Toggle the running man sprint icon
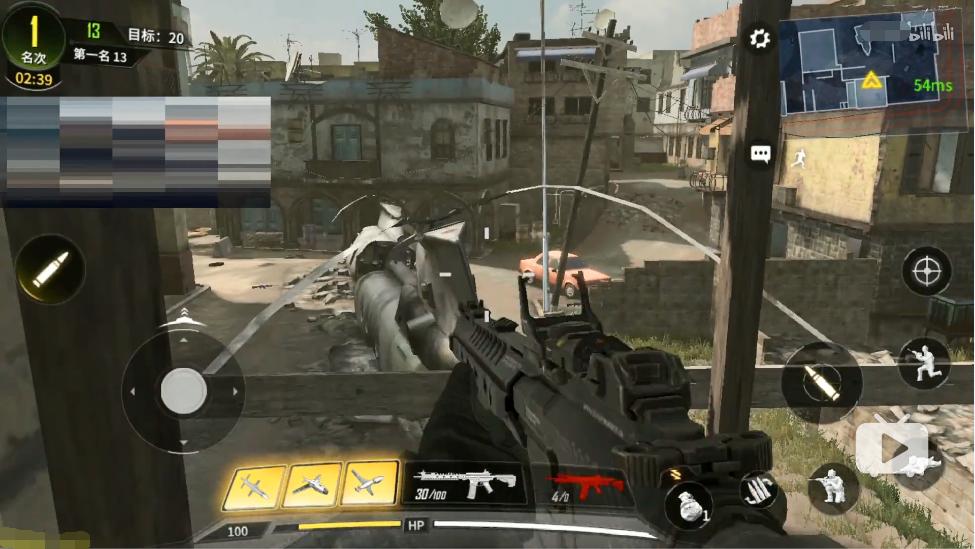975x549 pixels. tap(798, 158)
